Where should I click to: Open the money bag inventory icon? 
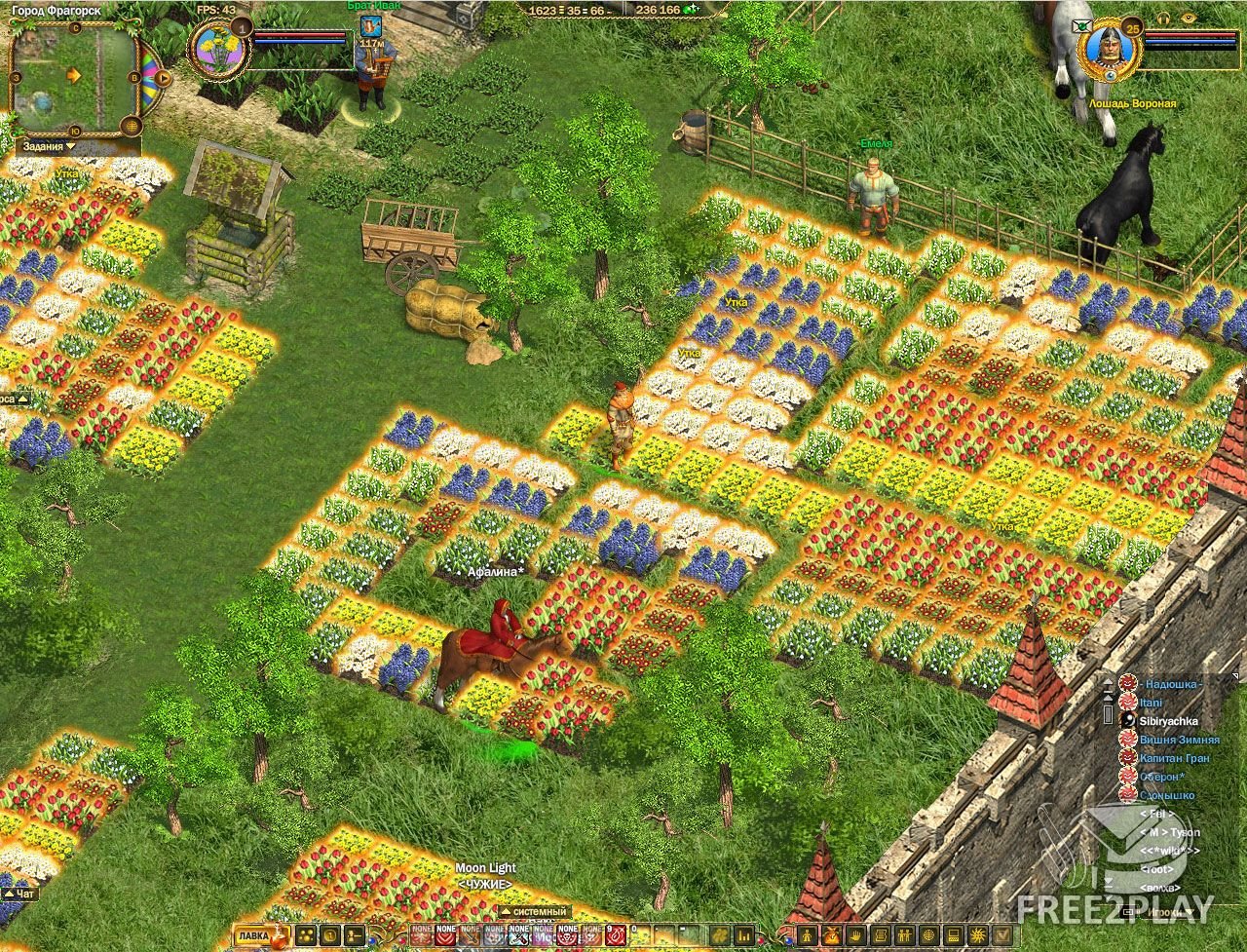829,936
